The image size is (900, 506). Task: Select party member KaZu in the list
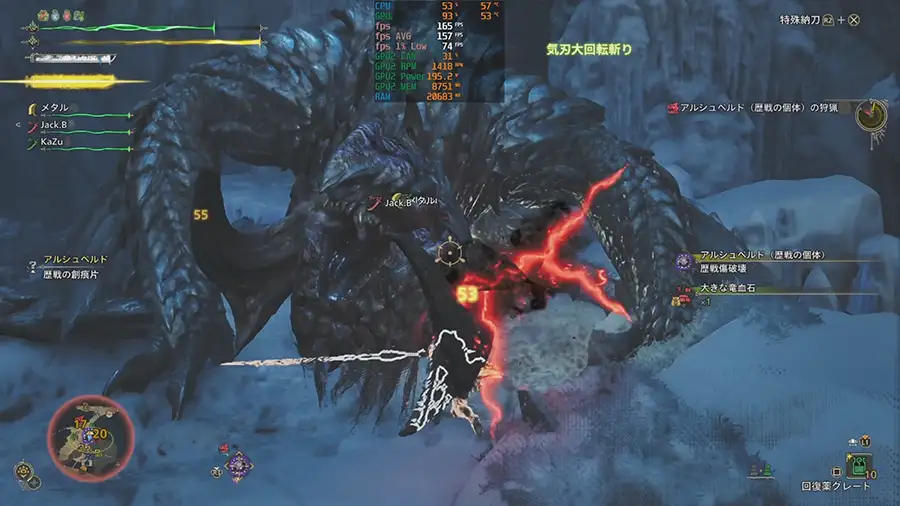point(54,142)
